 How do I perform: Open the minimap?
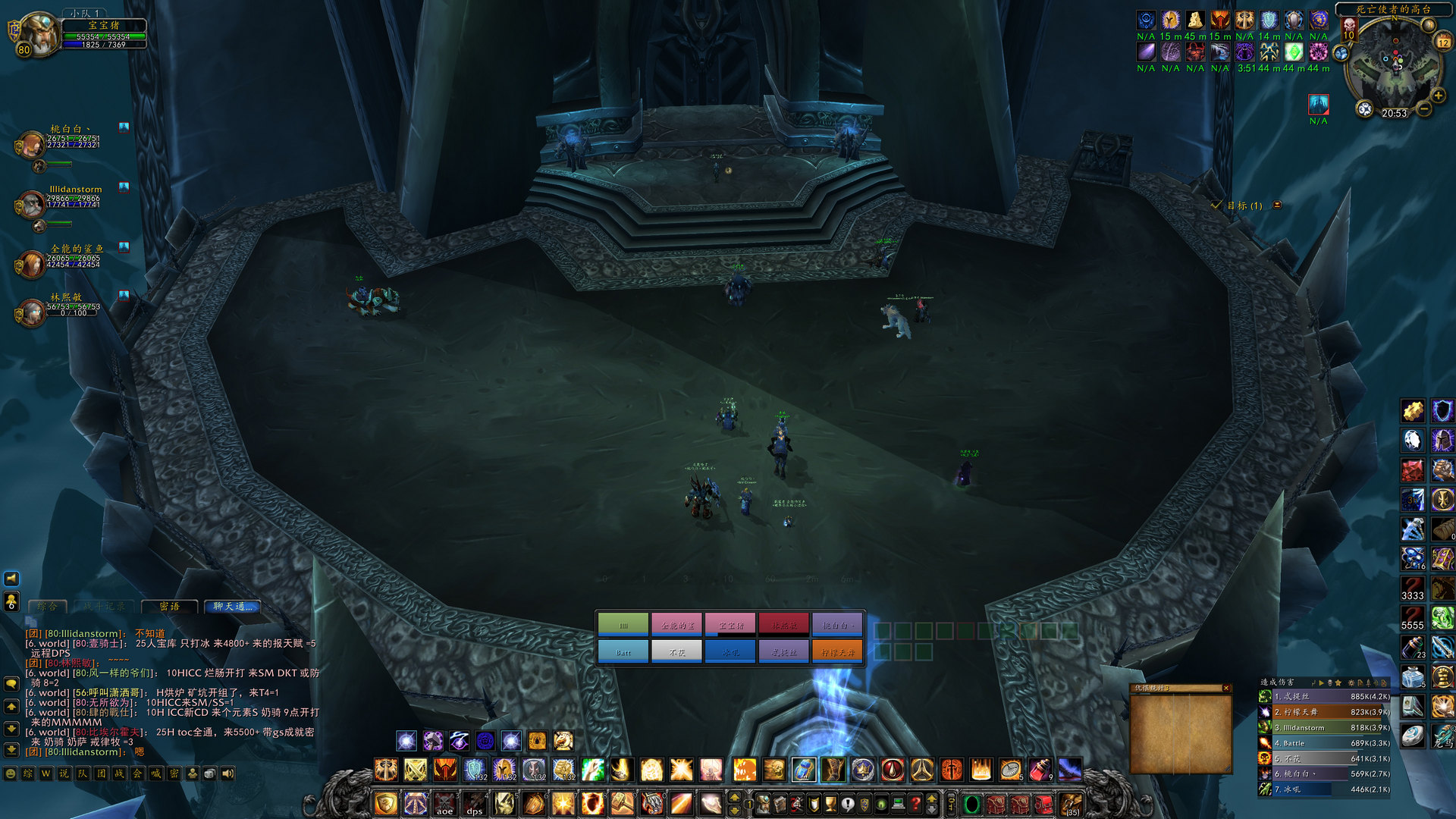pos(1394,64)
